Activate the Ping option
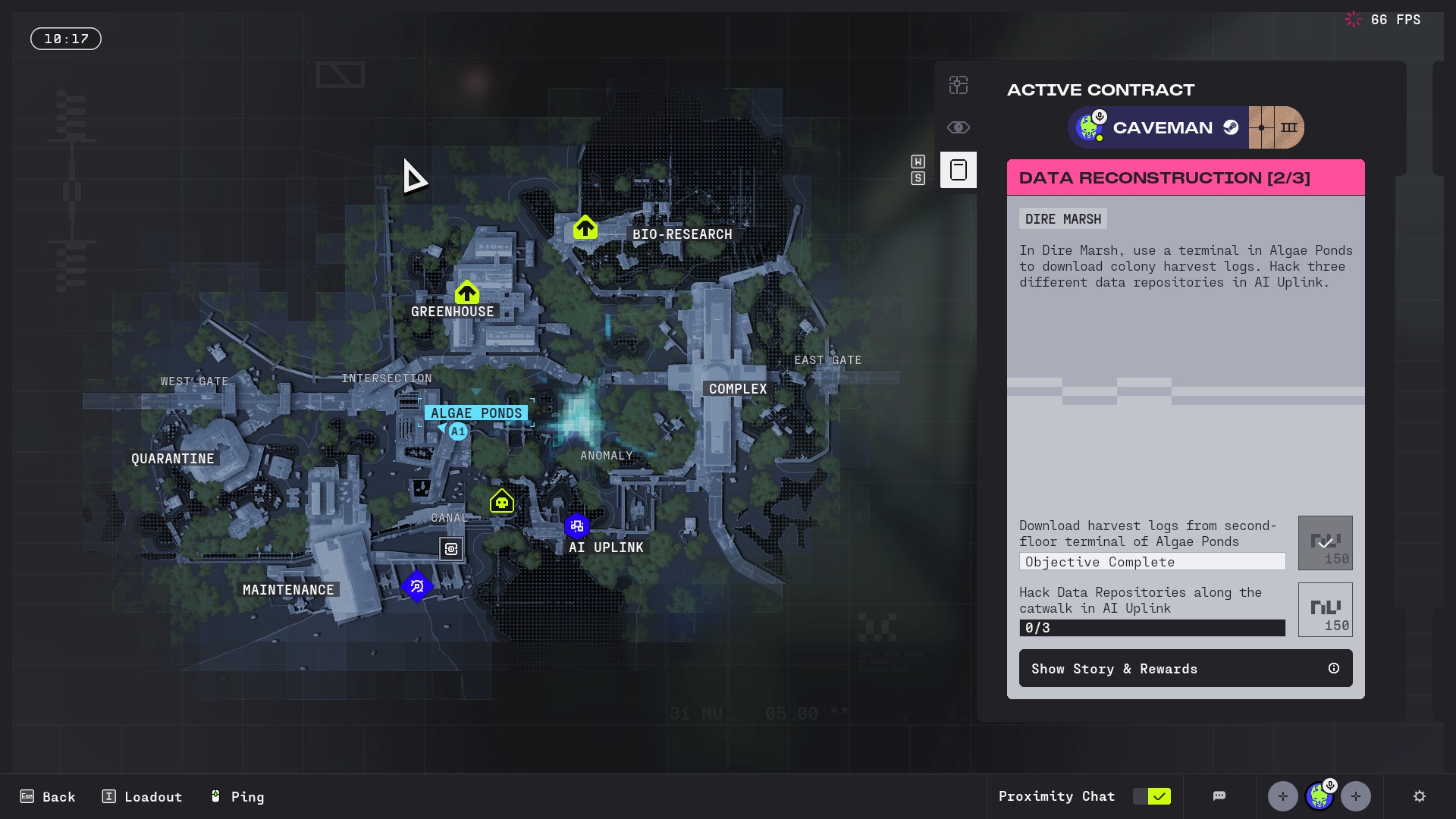This screenshot has height=819, width=1456. coord(237,796)
